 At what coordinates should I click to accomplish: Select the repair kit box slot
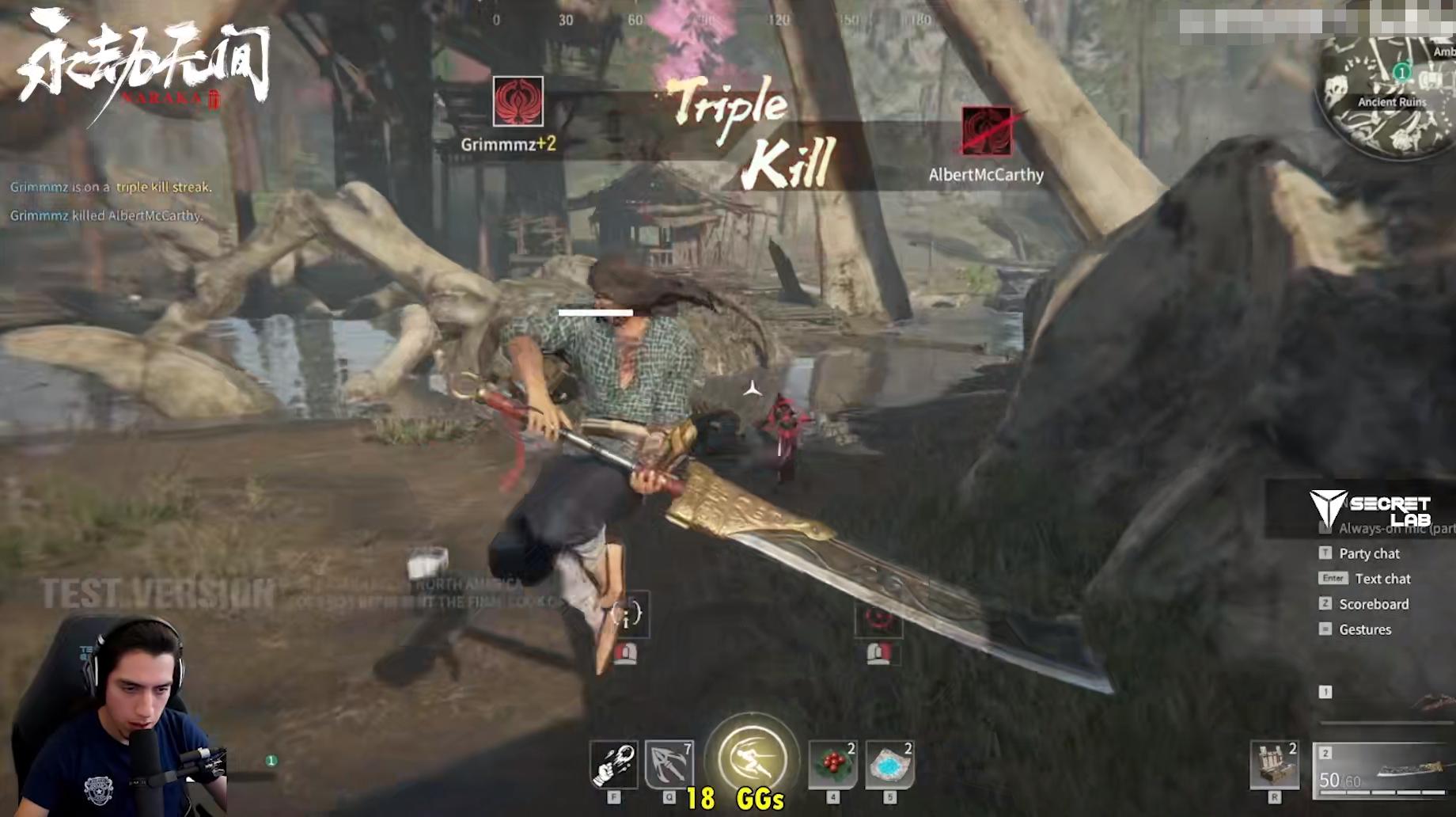(1274, 766)
